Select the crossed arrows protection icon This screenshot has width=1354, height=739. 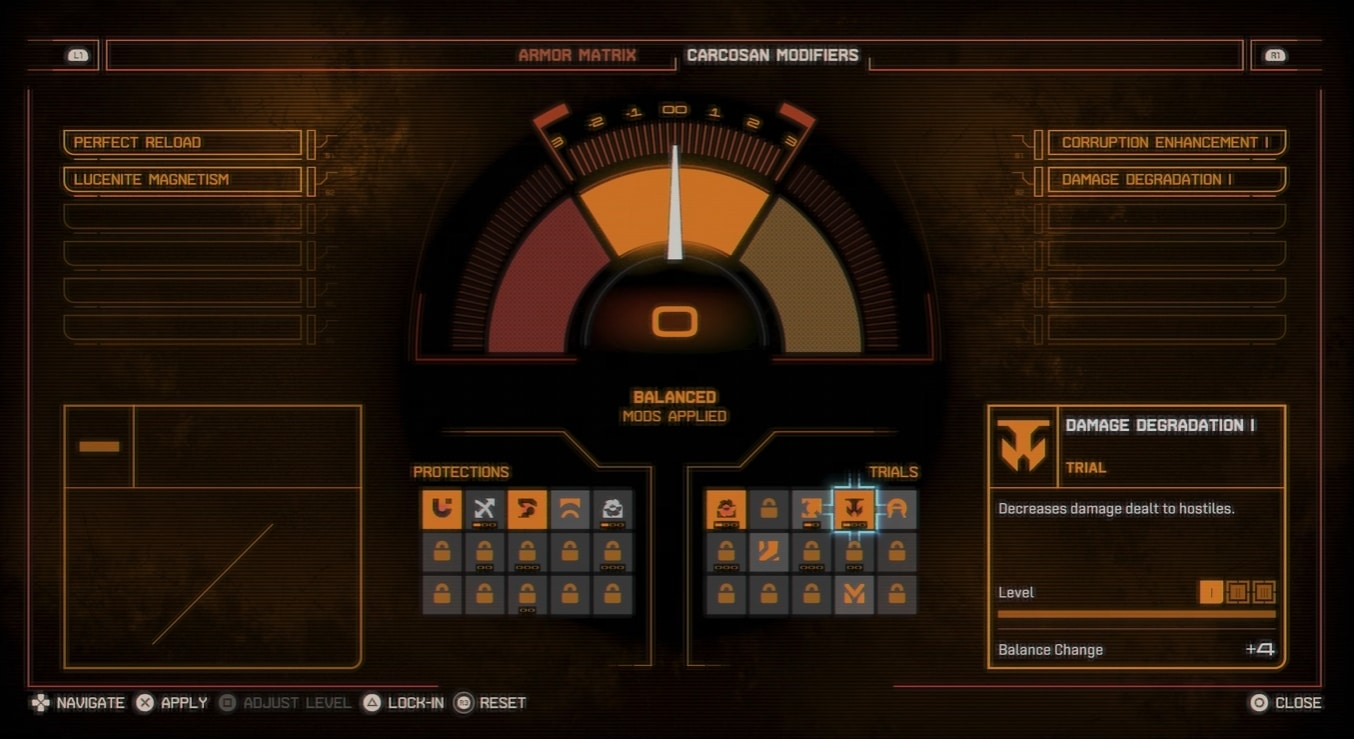pyautogui.click(x=484, y=509)
